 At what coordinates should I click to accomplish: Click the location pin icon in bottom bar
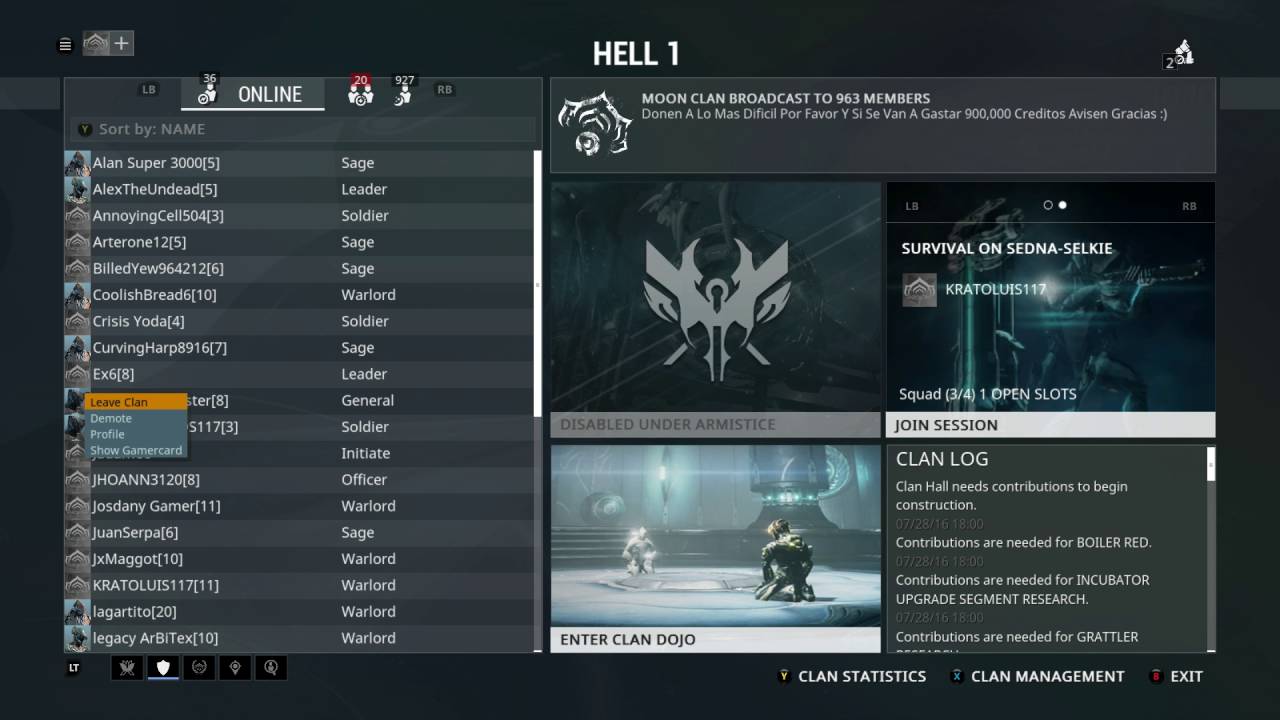[x=235, y=667]
